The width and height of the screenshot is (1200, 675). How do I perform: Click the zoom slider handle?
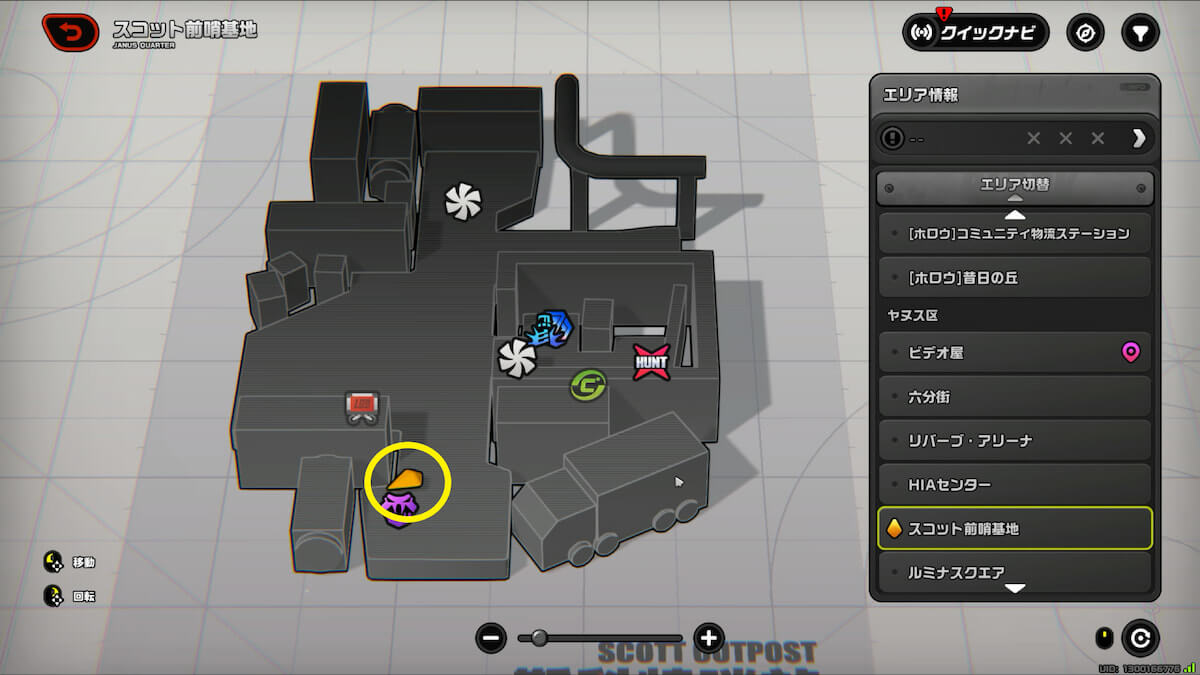tap(539, 637)
